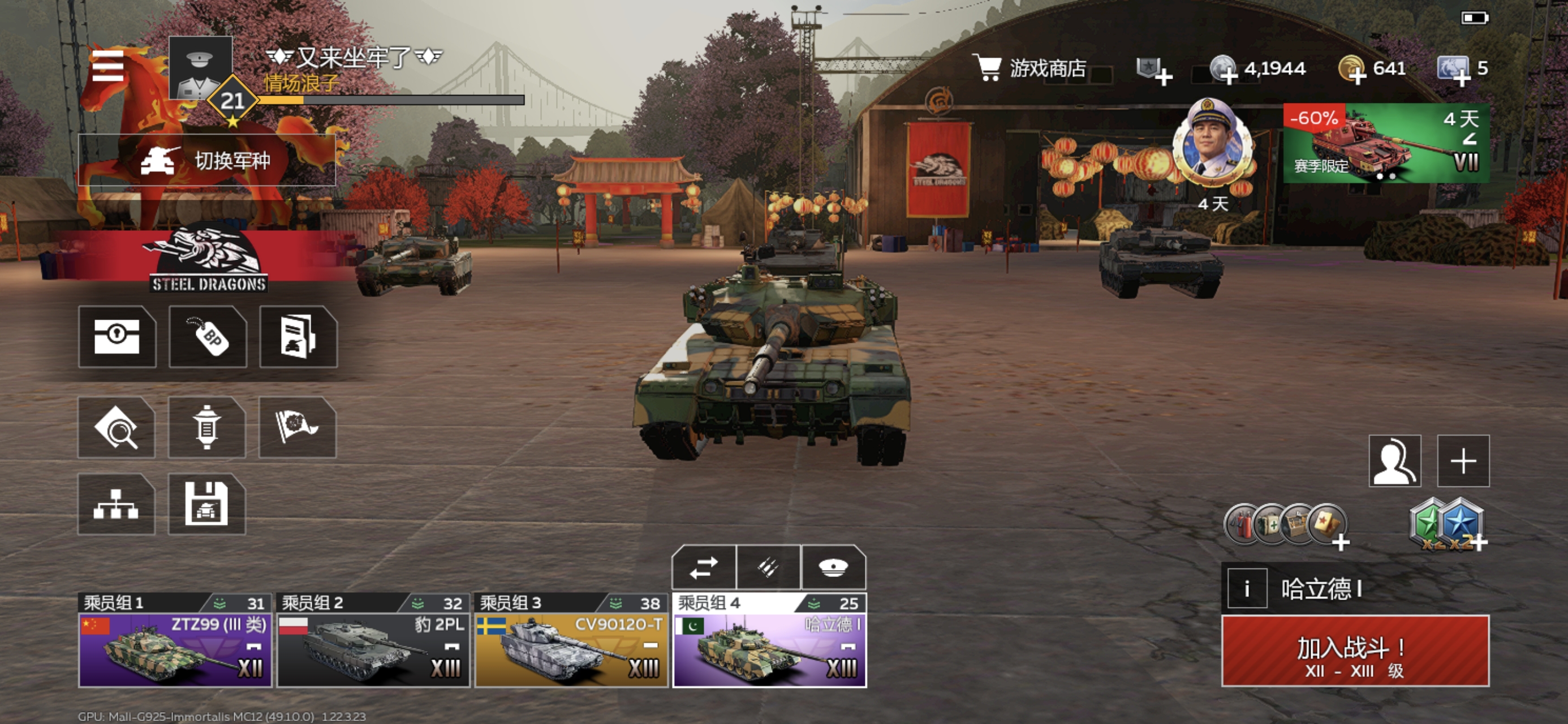Start battle with 加入战斗 button
This screenshot has height=724, width=1568.
point(1355,652)
